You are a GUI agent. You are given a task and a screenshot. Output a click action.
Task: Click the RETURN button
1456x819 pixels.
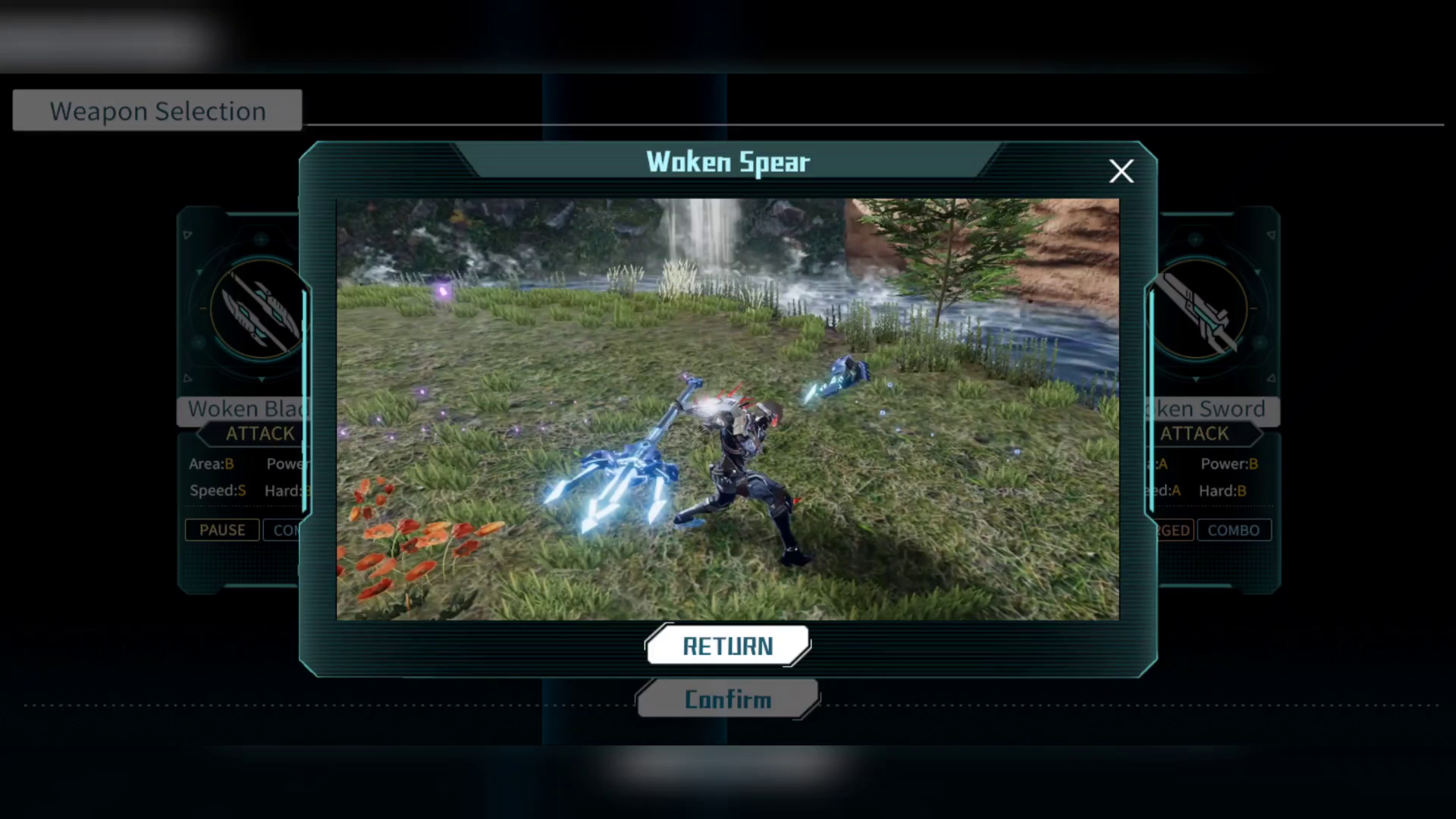coord(728,646)
